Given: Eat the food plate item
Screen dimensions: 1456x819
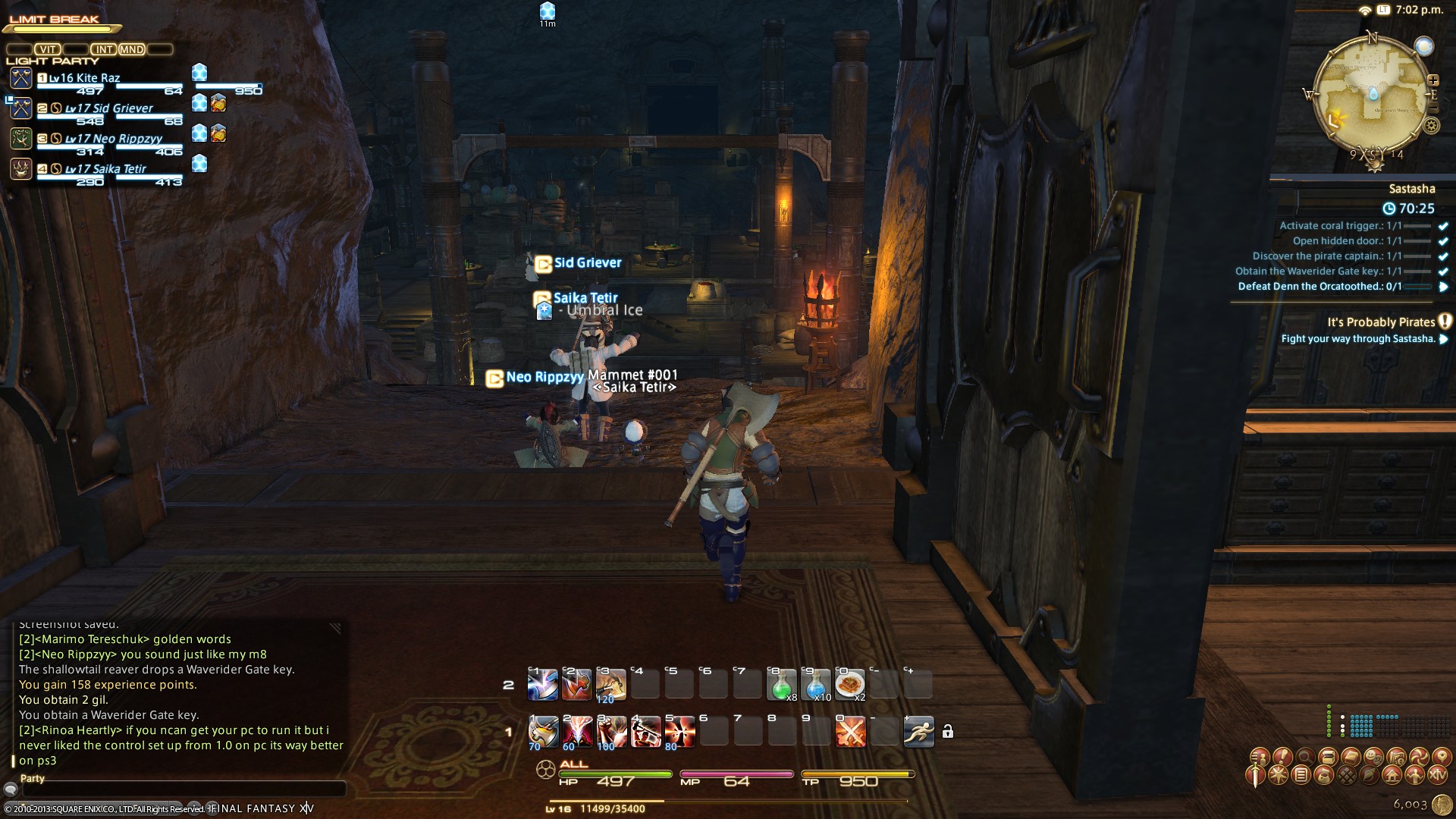Looking at the screenshot, I should click(x=849, y=685).
